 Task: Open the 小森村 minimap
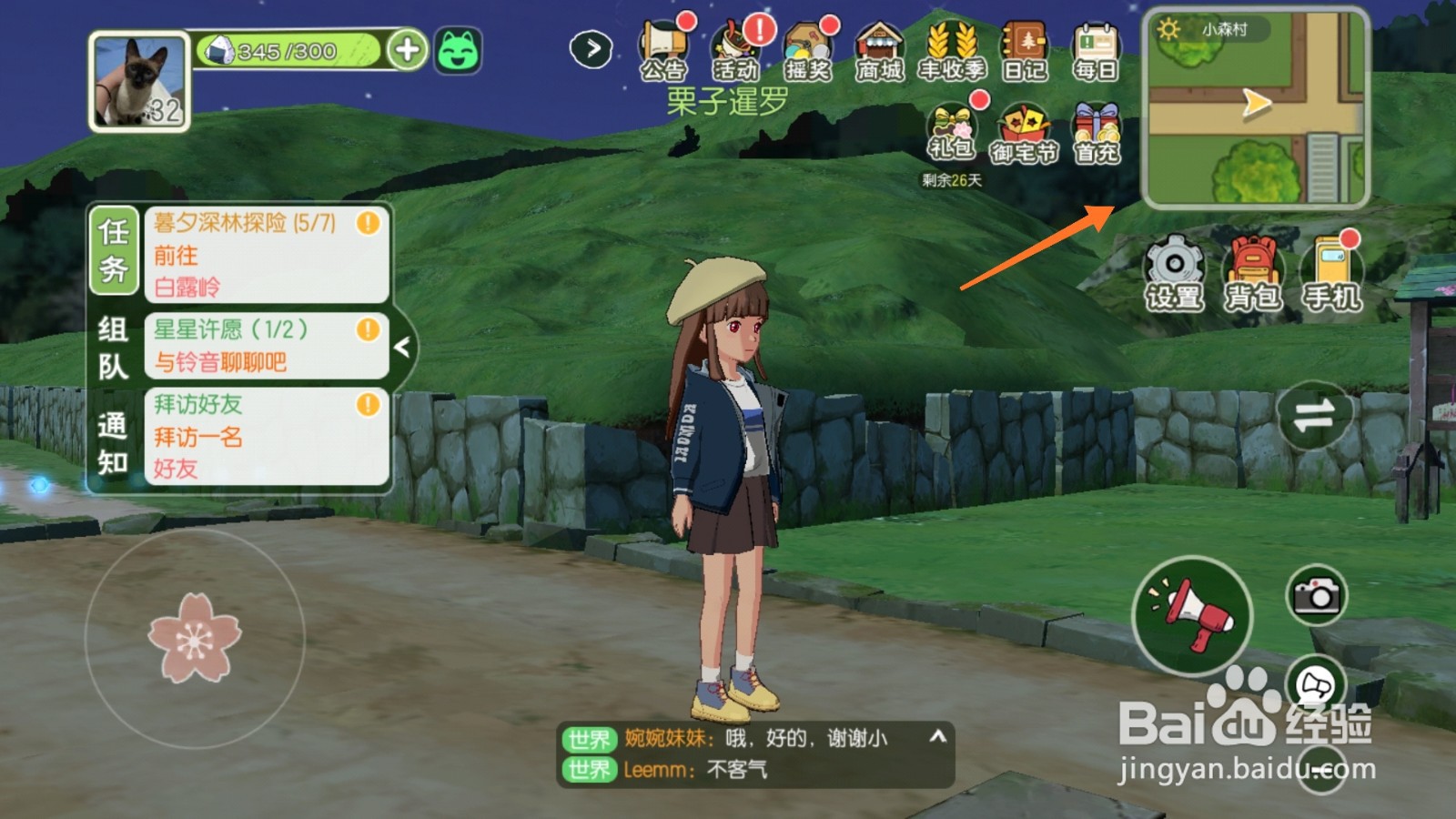[x=1256, y=109]
